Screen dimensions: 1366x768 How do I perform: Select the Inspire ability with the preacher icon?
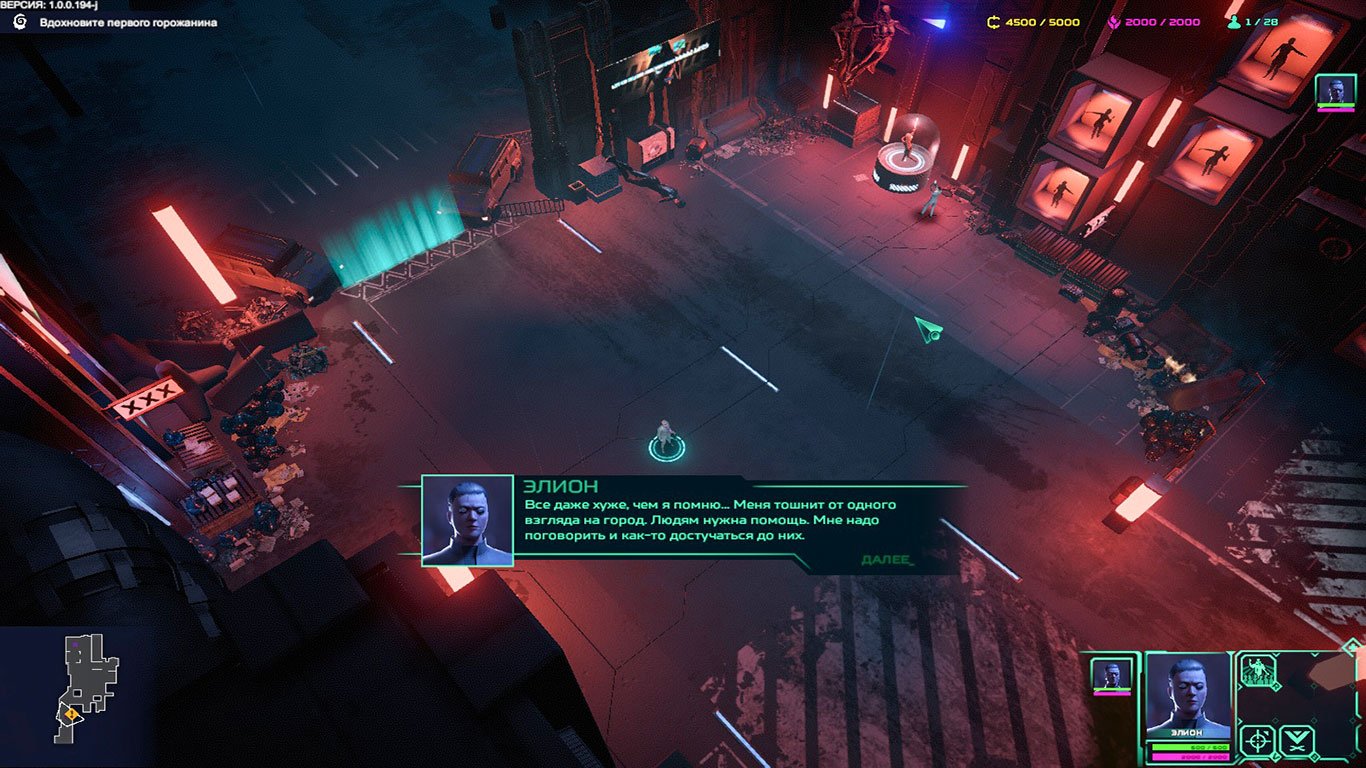pos(1259,671)
